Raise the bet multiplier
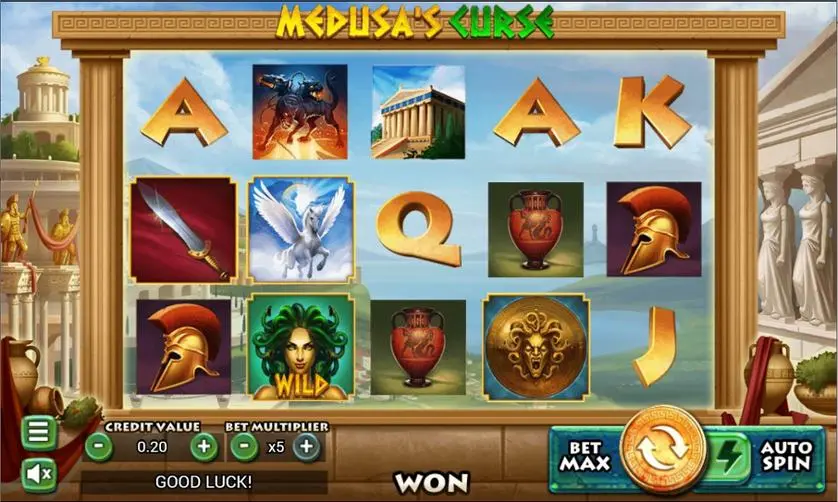The image size is (838, 502). coord(307,447)
